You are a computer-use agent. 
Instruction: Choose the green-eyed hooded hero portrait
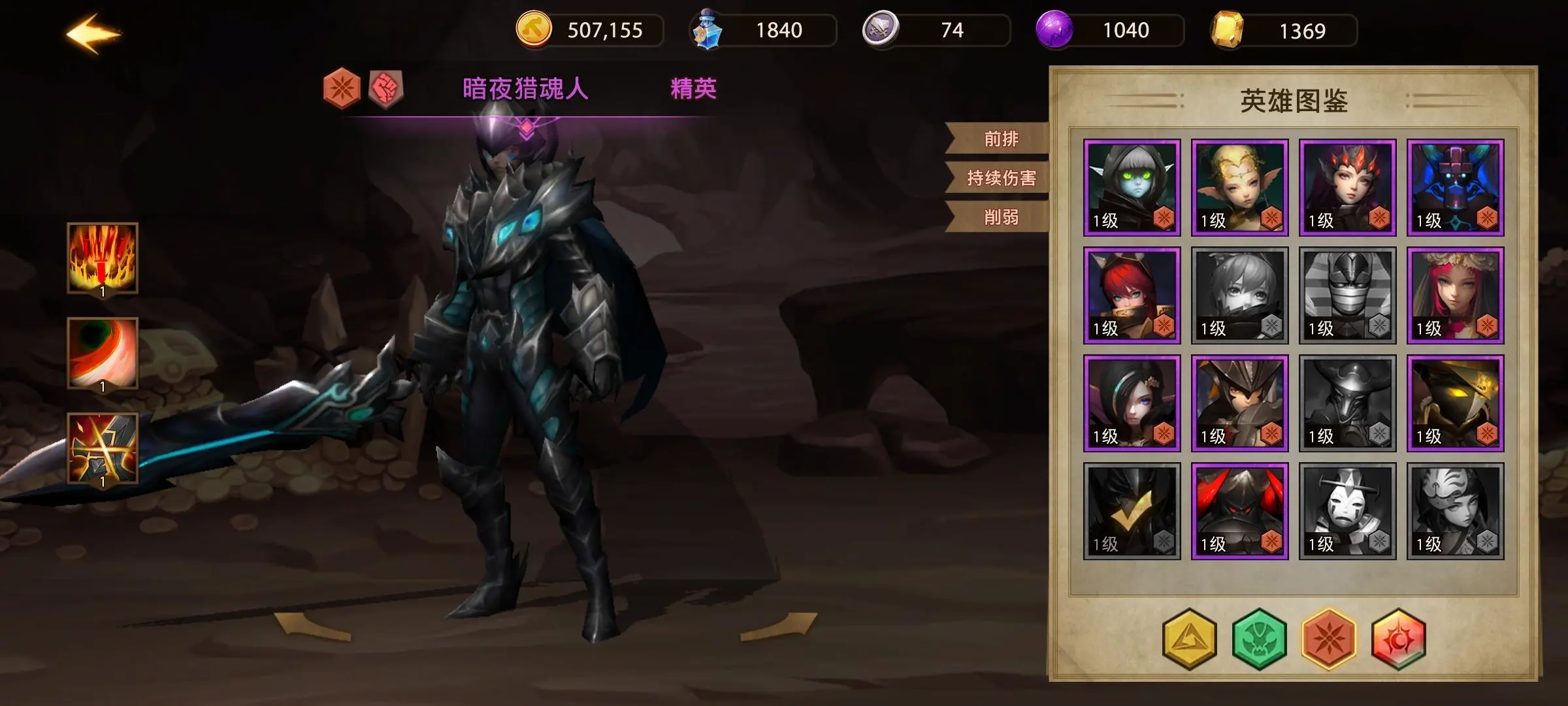pos(1132,188)
